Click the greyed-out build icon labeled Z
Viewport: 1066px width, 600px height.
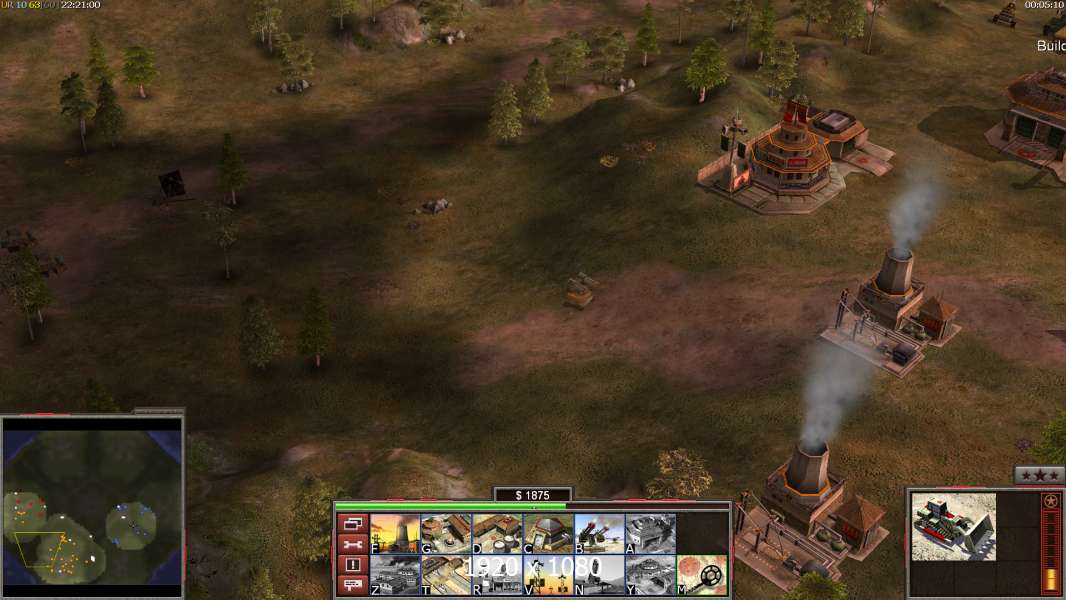point(395,574)
